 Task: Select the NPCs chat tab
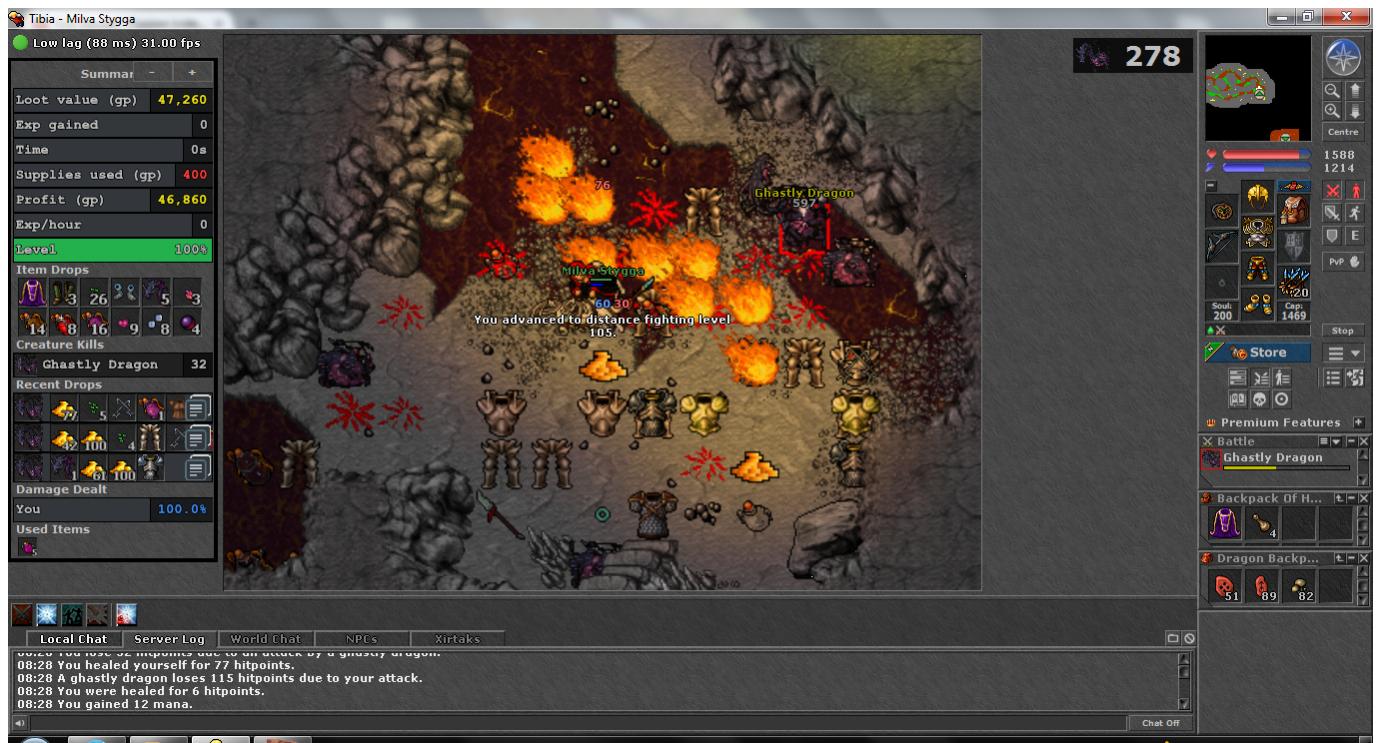361,639
